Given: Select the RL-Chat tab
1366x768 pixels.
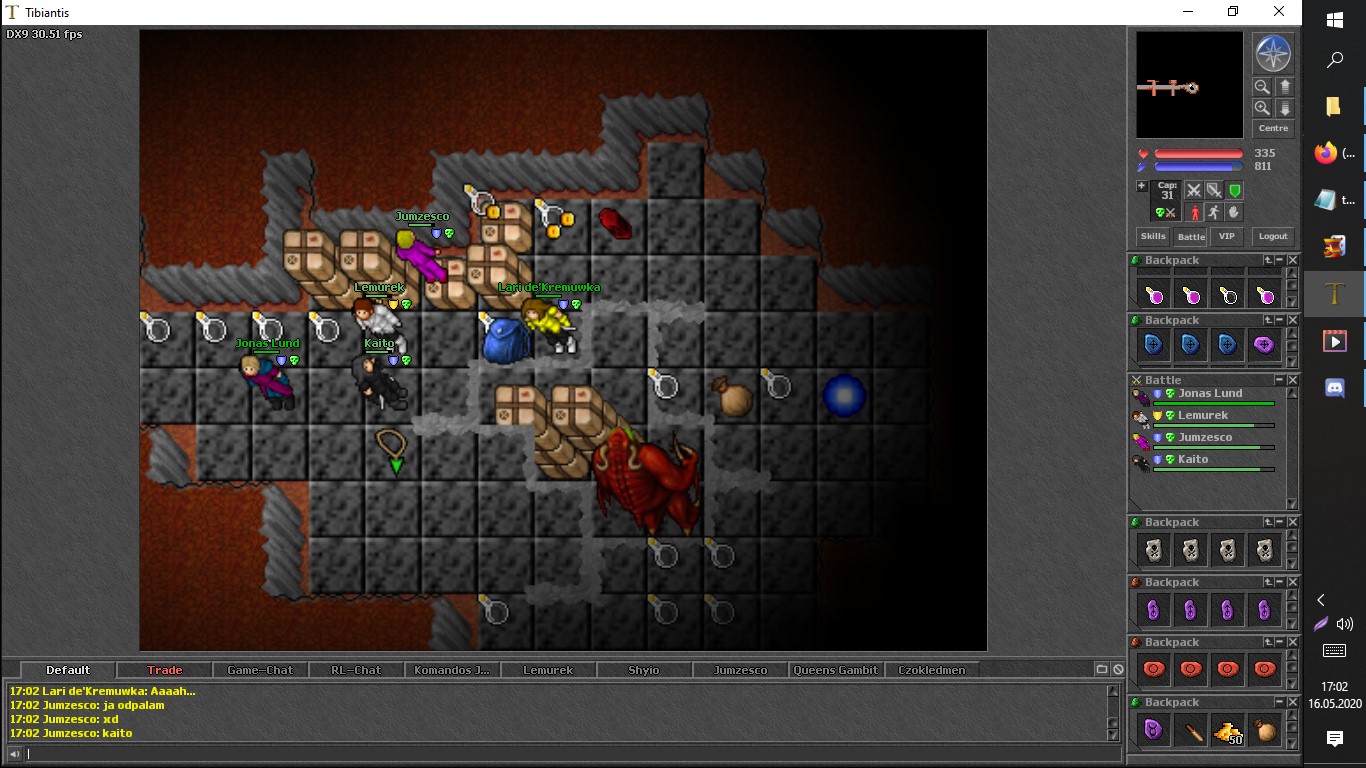Looking at the screenshot, I should [x=355, y=670].
